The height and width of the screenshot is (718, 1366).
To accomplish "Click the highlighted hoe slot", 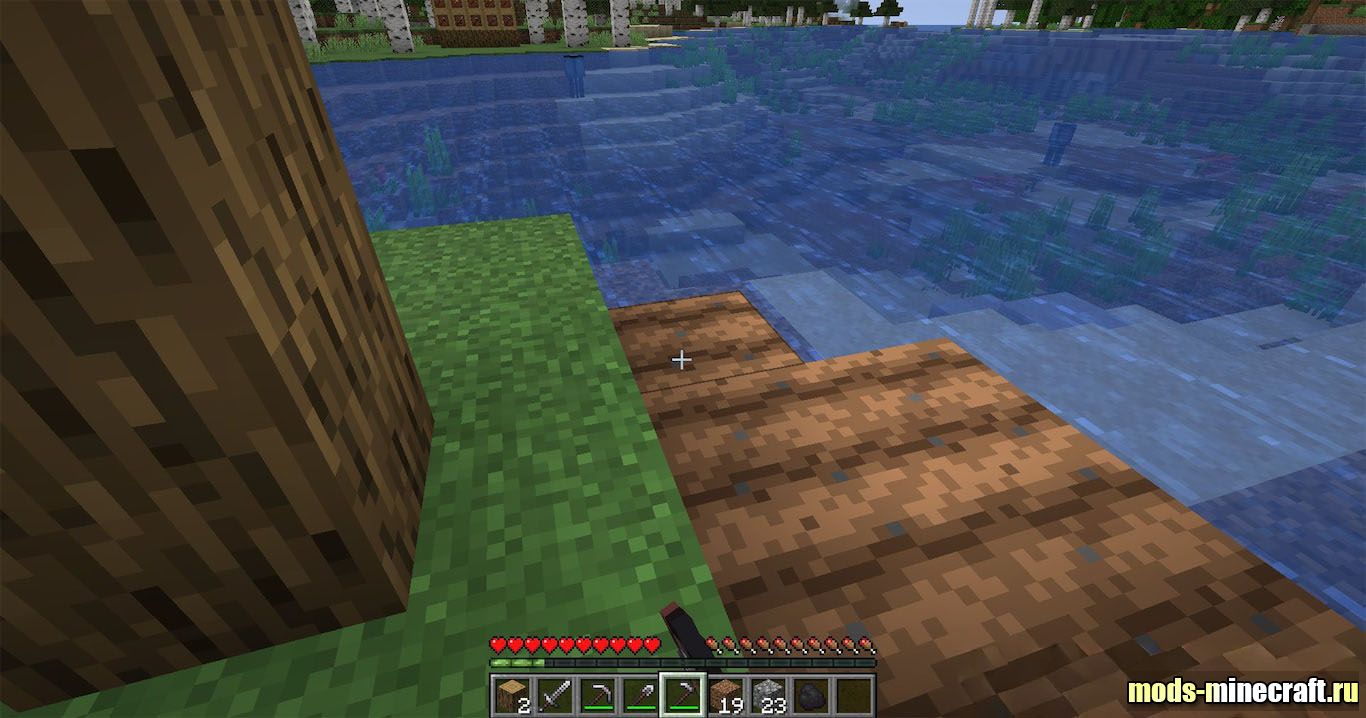I will [x=682, y=694].
